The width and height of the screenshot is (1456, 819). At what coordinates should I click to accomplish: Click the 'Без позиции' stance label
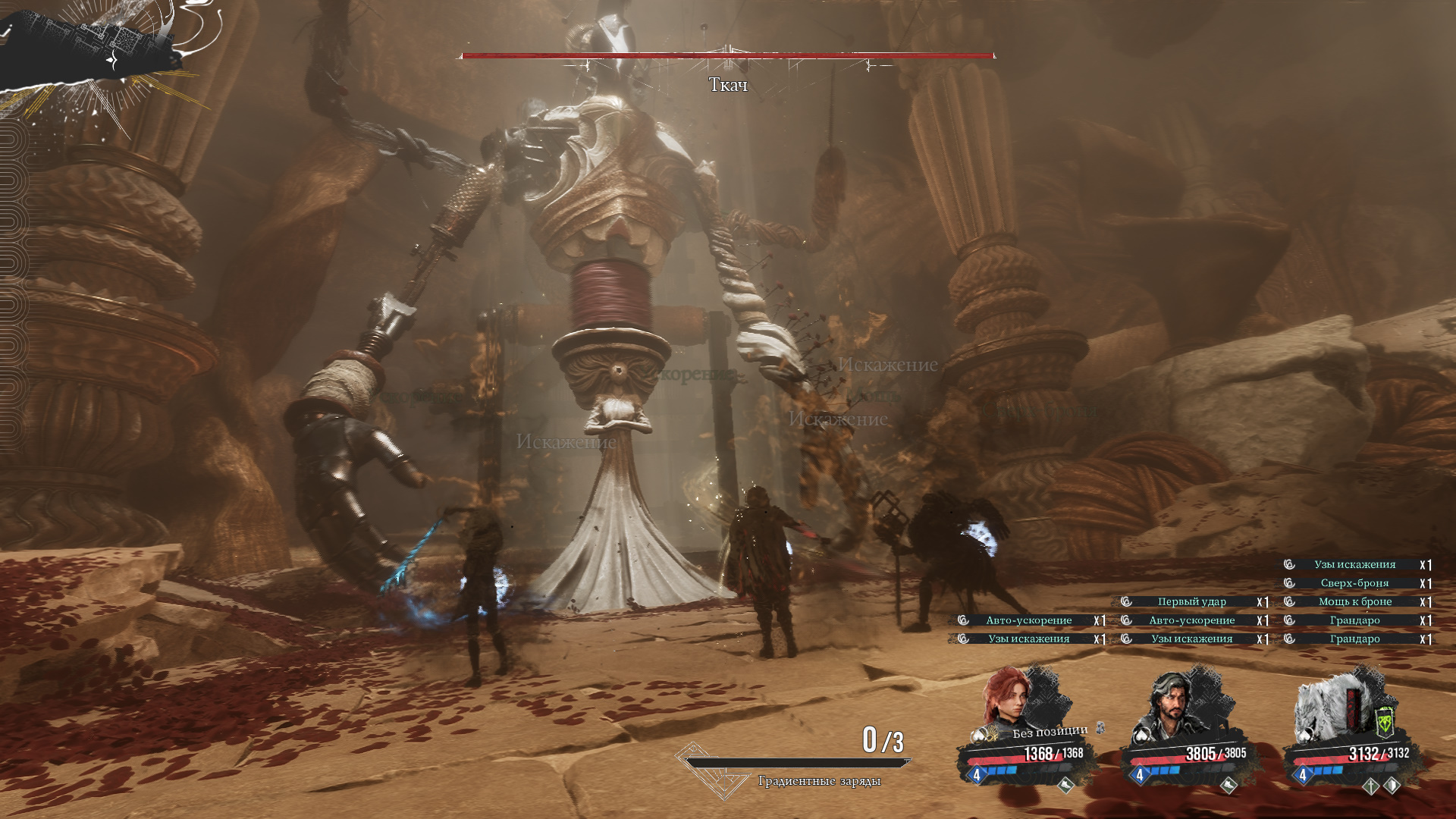coord(1050,732)
